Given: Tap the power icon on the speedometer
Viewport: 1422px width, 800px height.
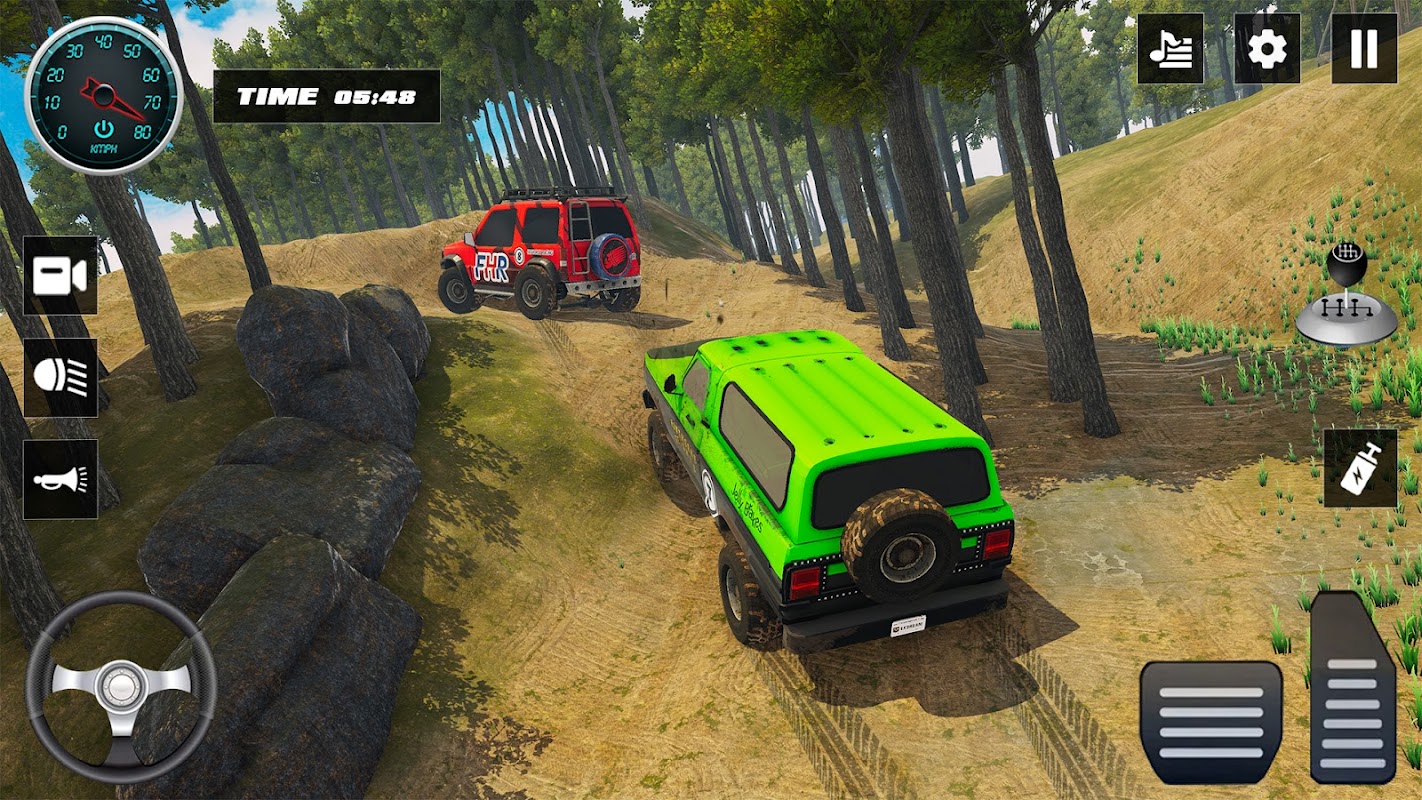Looking at the screenshot, I should 102,129.
